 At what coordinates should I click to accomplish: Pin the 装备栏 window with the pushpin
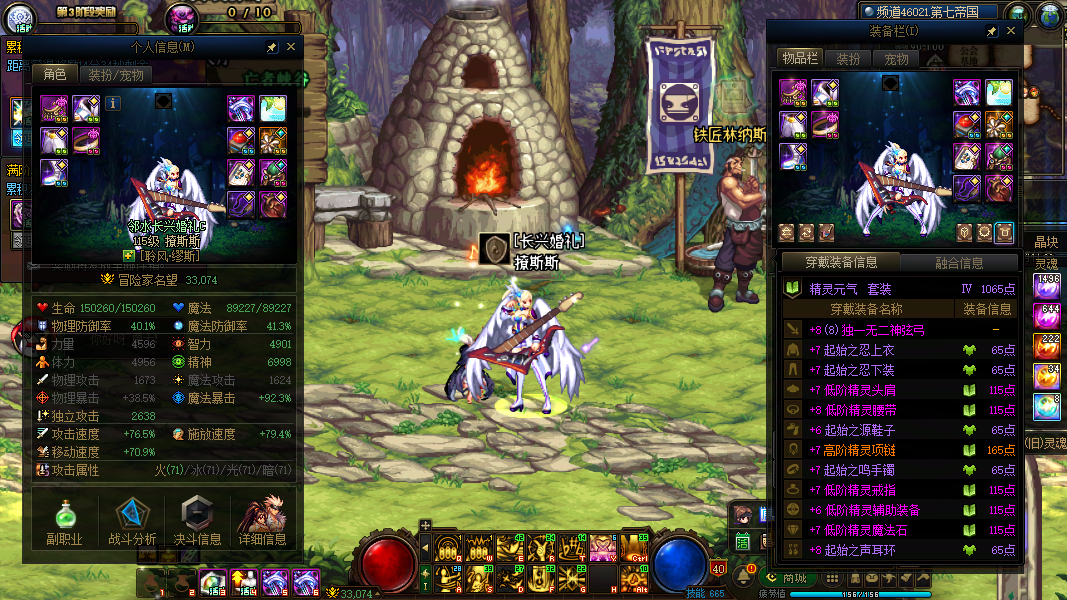coord(991,31)
